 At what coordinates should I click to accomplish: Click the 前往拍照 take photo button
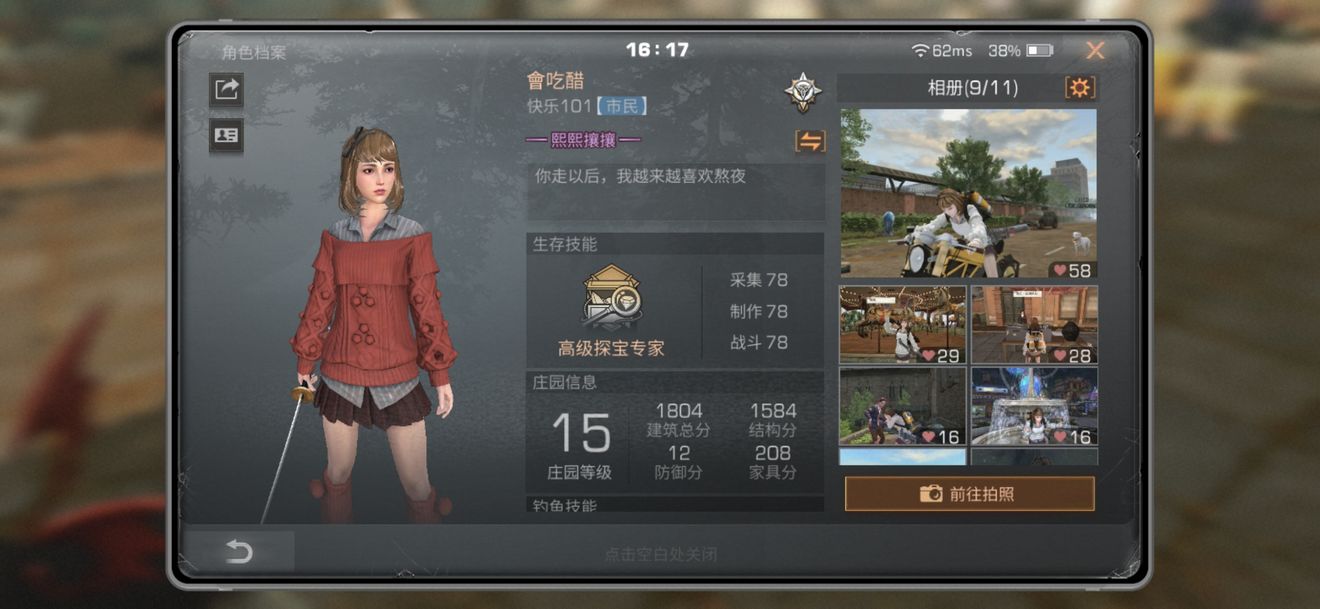(969, 494)
